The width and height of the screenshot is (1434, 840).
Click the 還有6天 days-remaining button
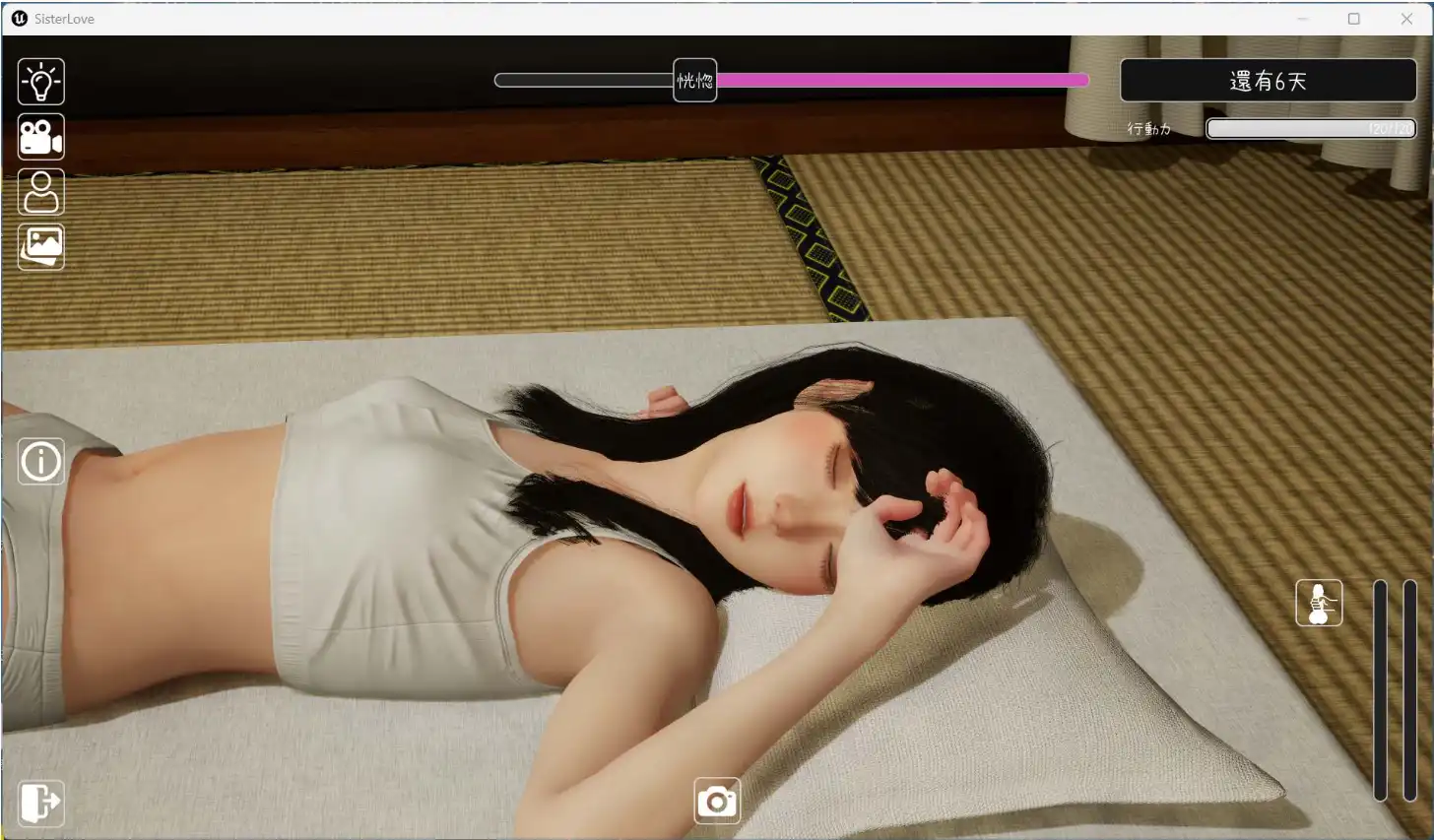pos(1269,79)
